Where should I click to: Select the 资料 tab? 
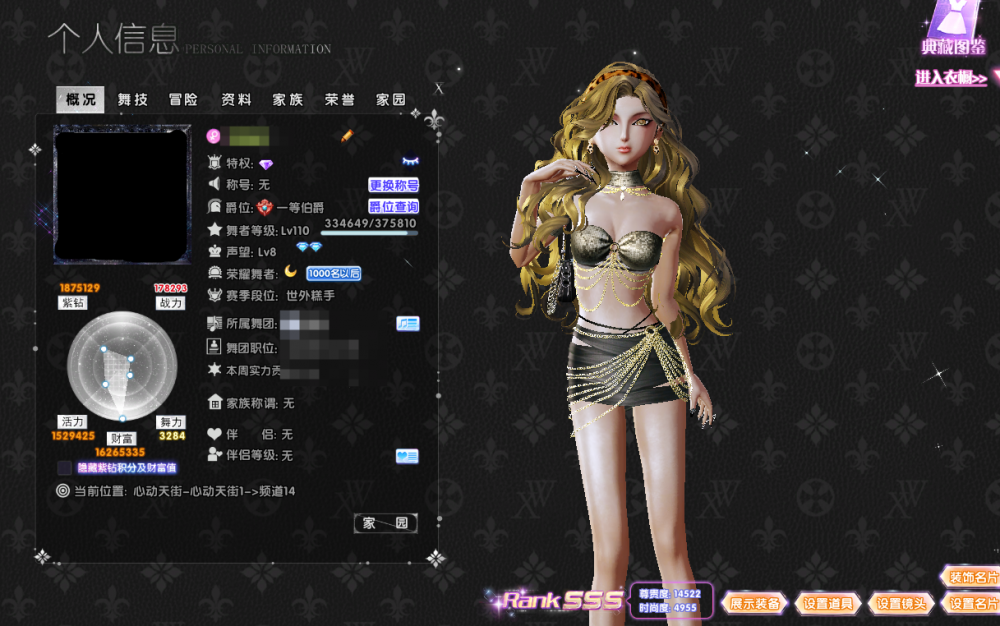coord(236,100)
